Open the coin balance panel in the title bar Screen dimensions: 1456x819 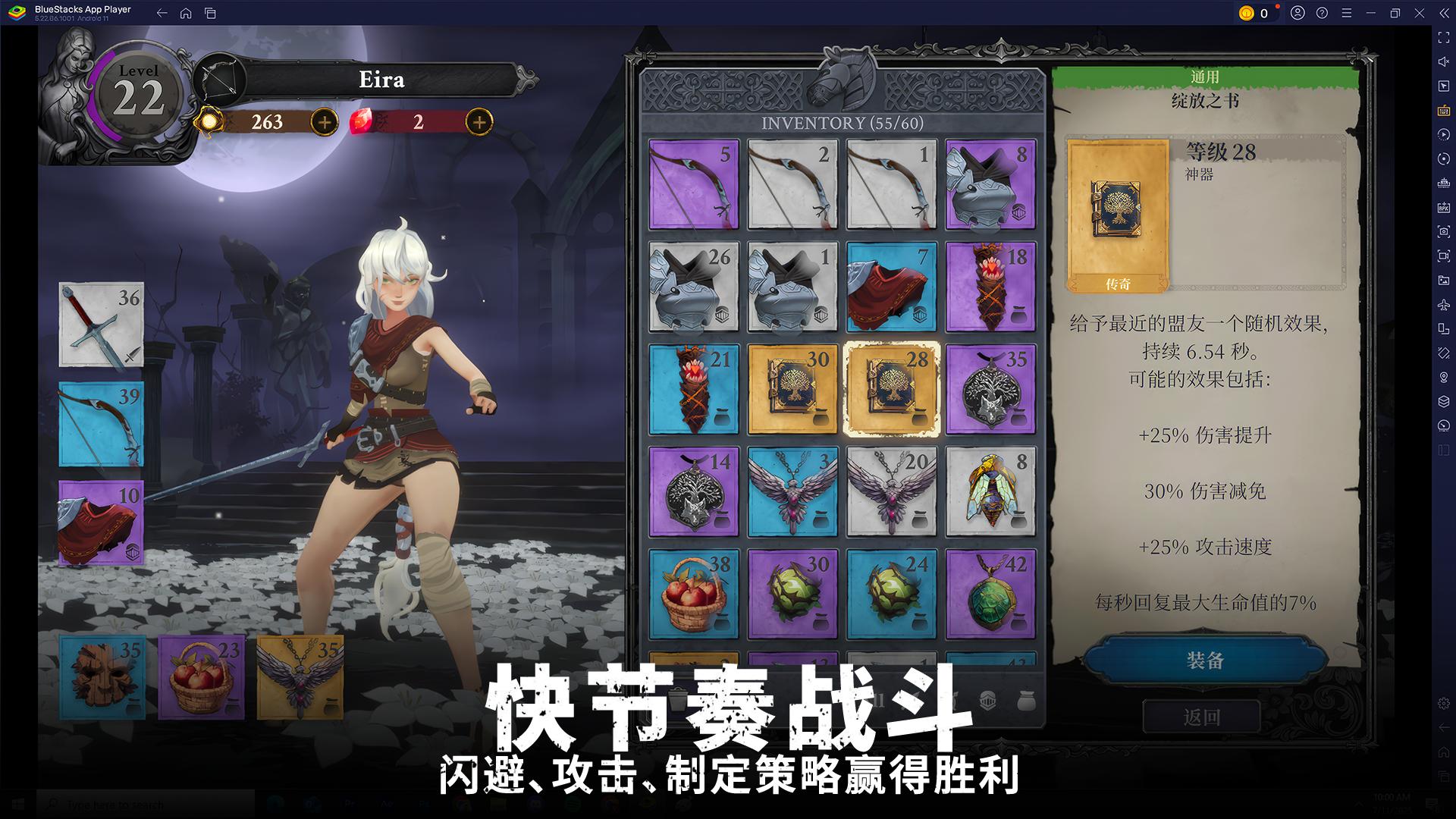point(1255,13)
